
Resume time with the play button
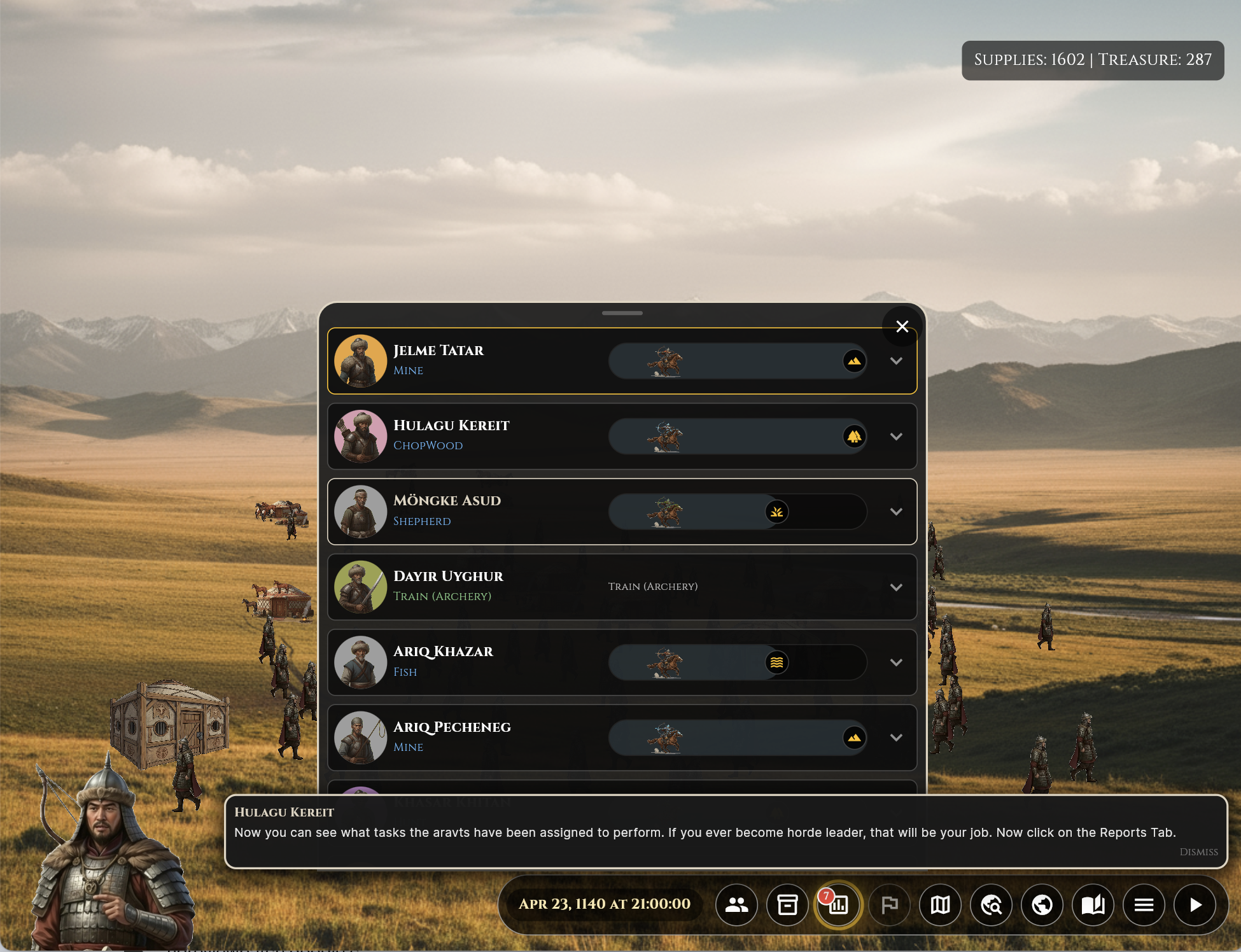(1195, 904)
